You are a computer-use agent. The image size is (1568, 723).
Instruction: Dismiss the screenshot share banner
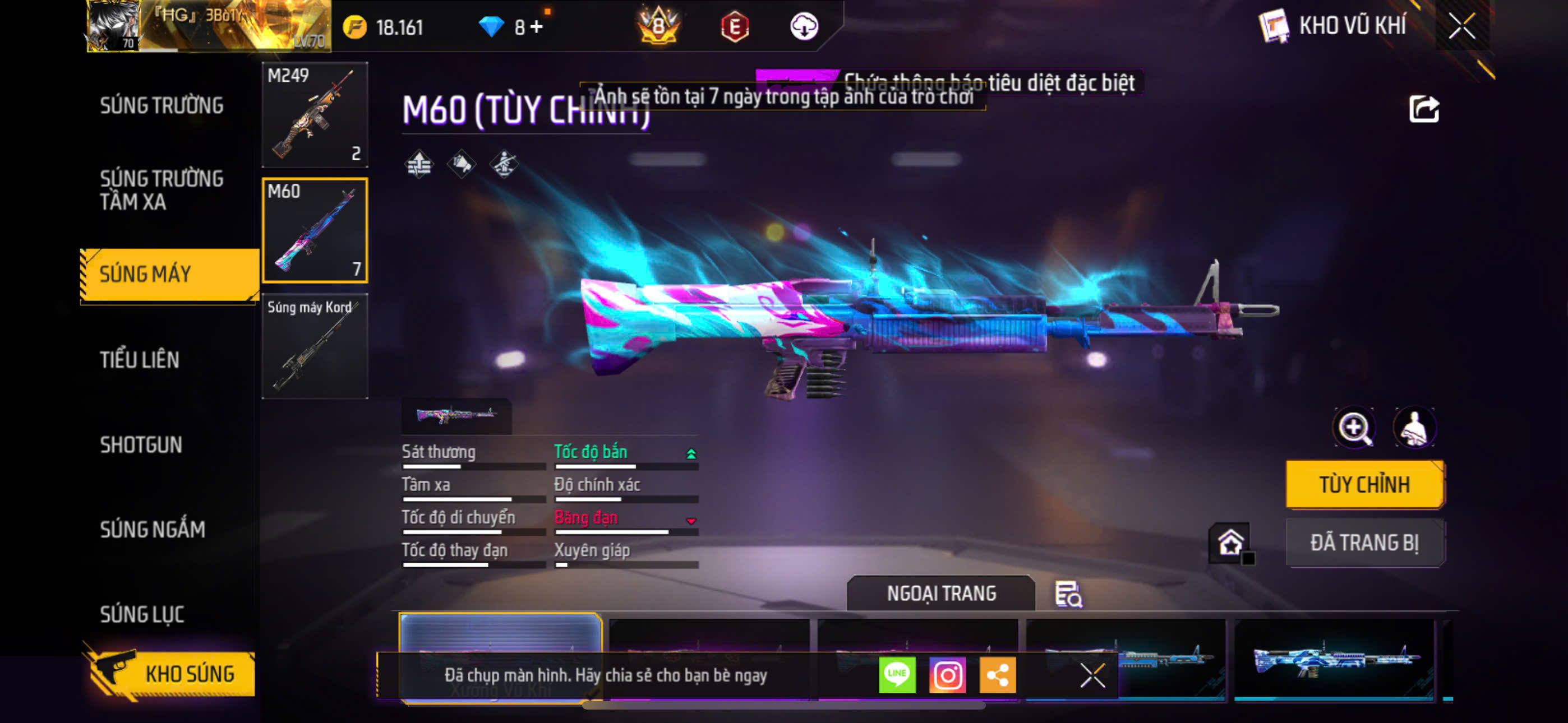click(1092, 675)
